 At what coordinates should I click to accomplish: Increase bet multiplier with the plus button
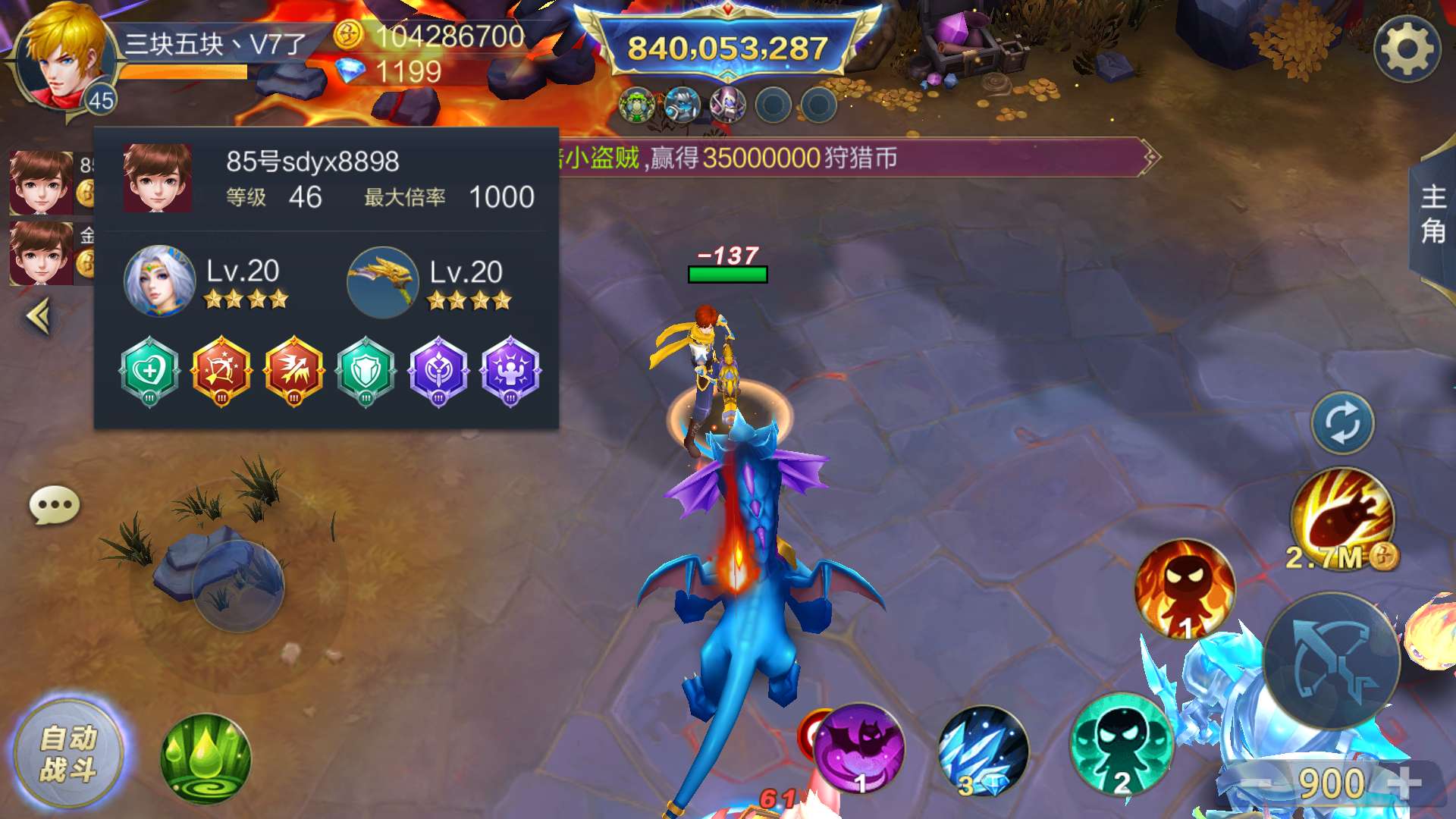[x=1405, y=783]
